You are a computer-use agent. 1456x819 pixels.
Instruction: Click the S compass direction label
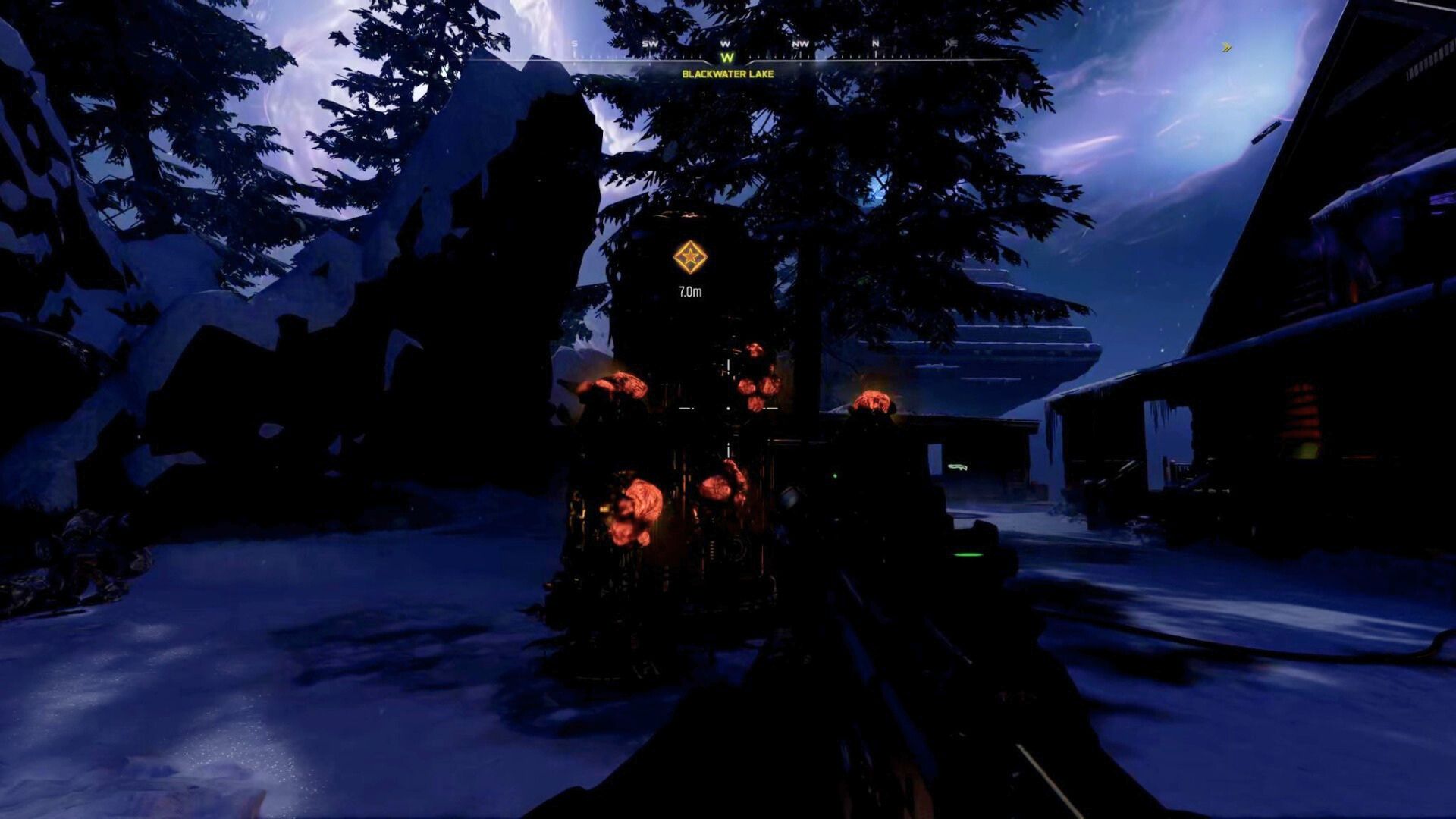(x=574, y=45)
